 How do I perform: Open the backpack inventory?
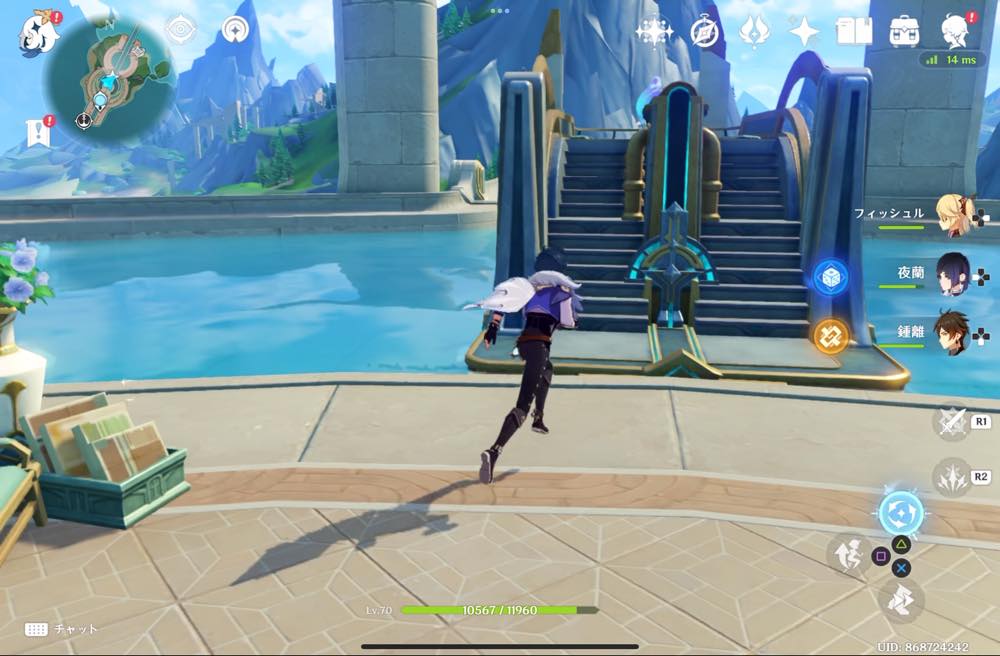point(905,32)
